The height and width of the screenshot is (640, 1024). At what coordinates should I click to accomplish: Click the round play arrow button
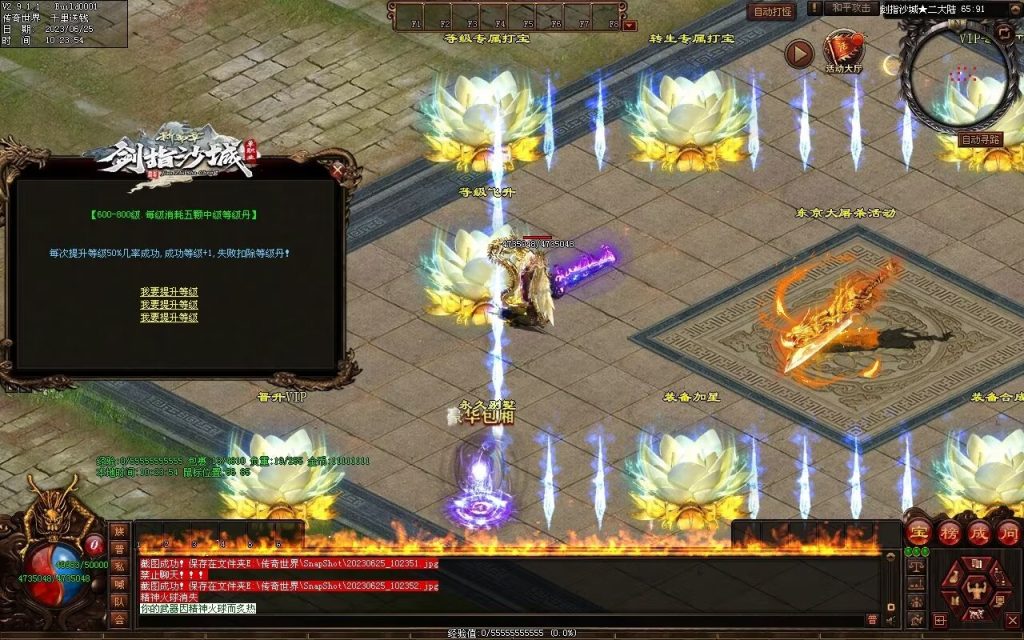pos(798,54)
